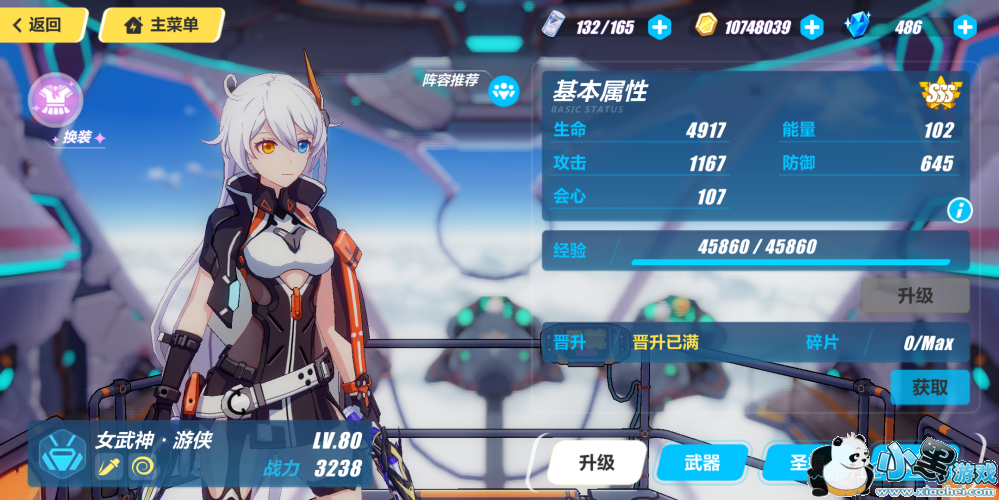This screenshot has height=500, width=999.
Task: Click the greyed 升级 button under experience
Action: [x=915, y=296]
